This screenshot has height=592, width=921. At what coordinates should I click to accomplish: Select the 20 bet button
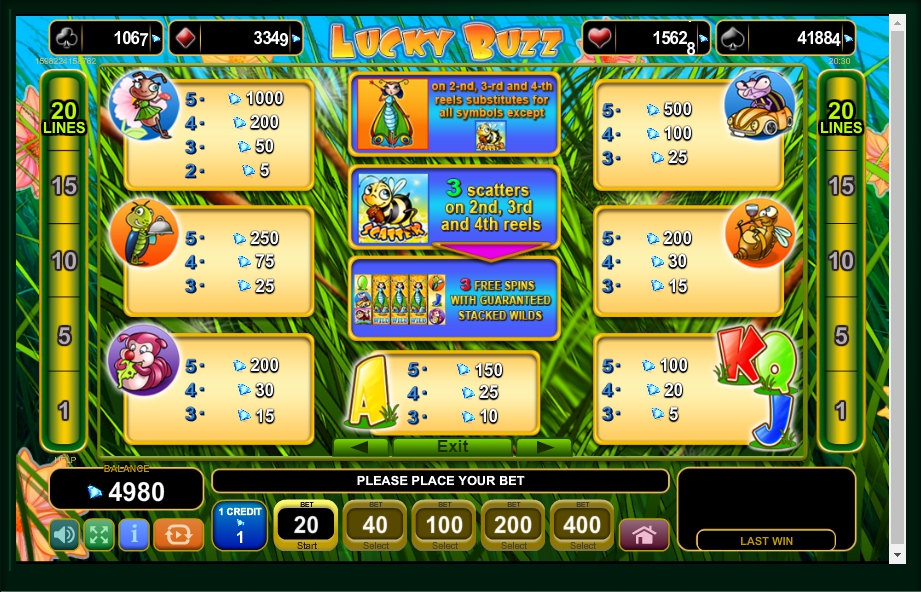point(306,525)
